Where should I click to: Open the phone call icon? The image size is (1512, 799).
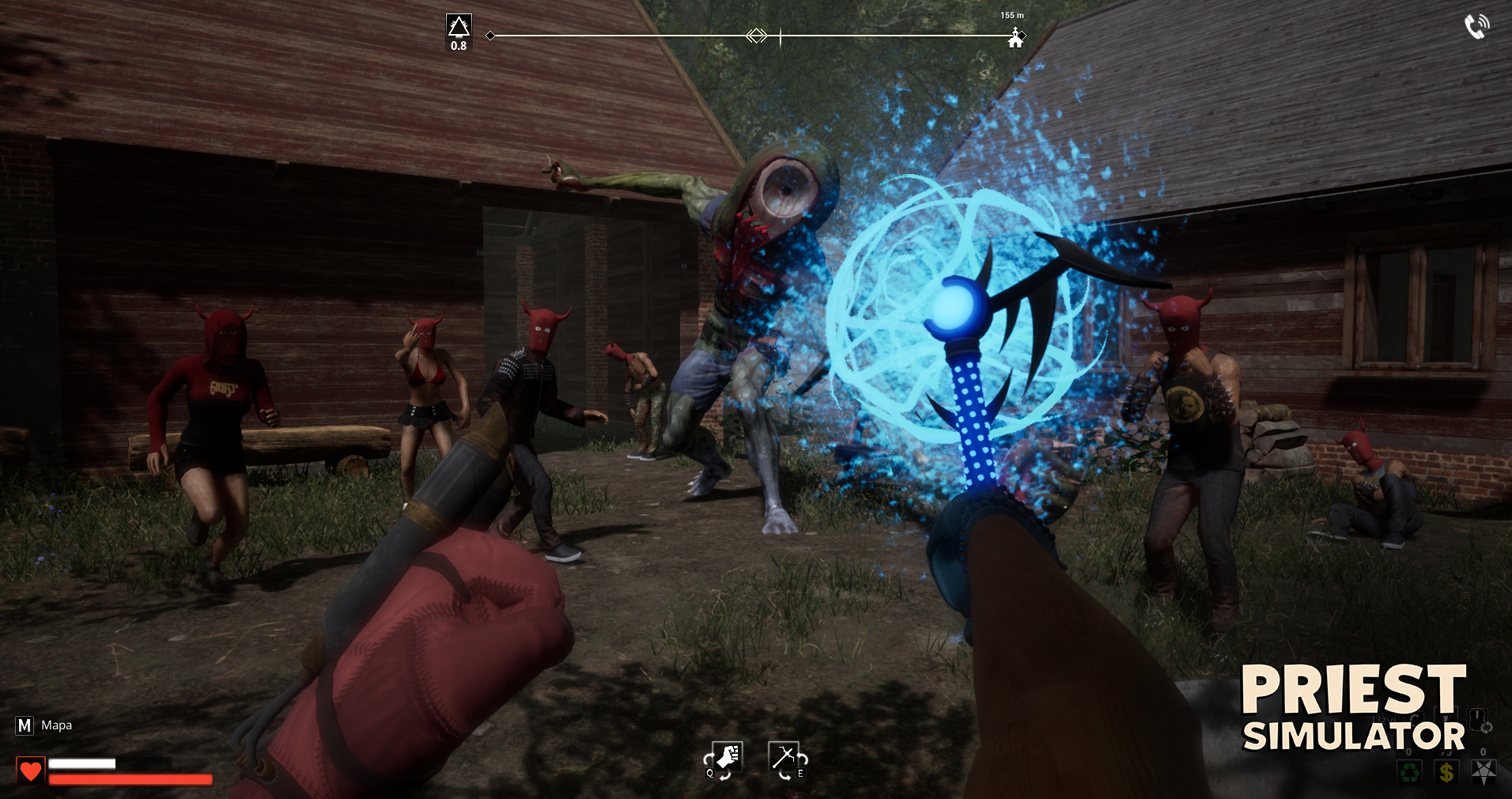click(1476, 26)
